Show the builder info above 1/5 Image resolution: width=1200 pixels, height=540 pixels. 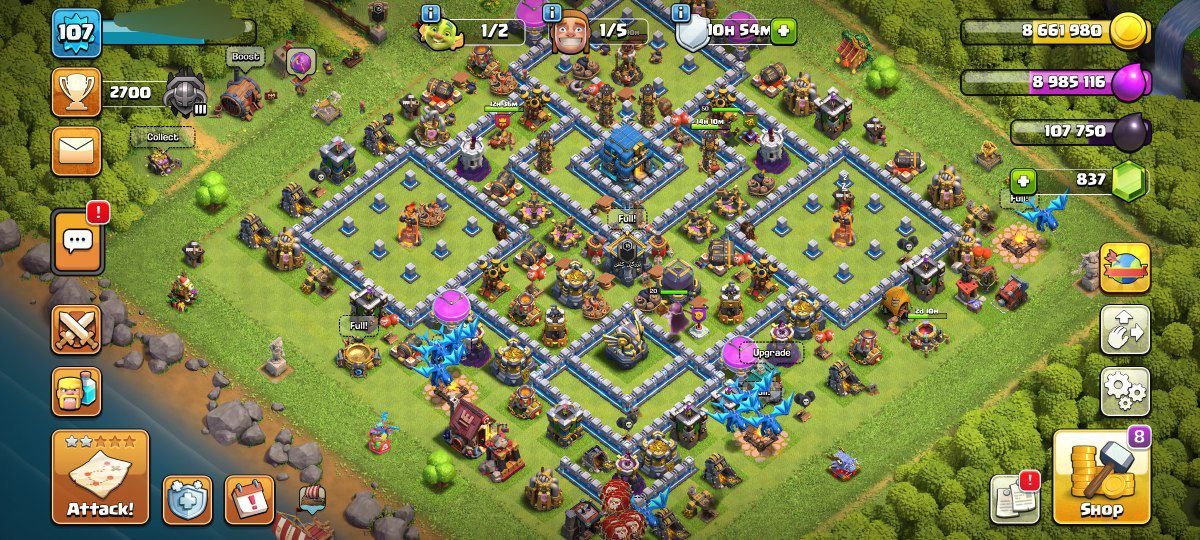pos(551,13)
